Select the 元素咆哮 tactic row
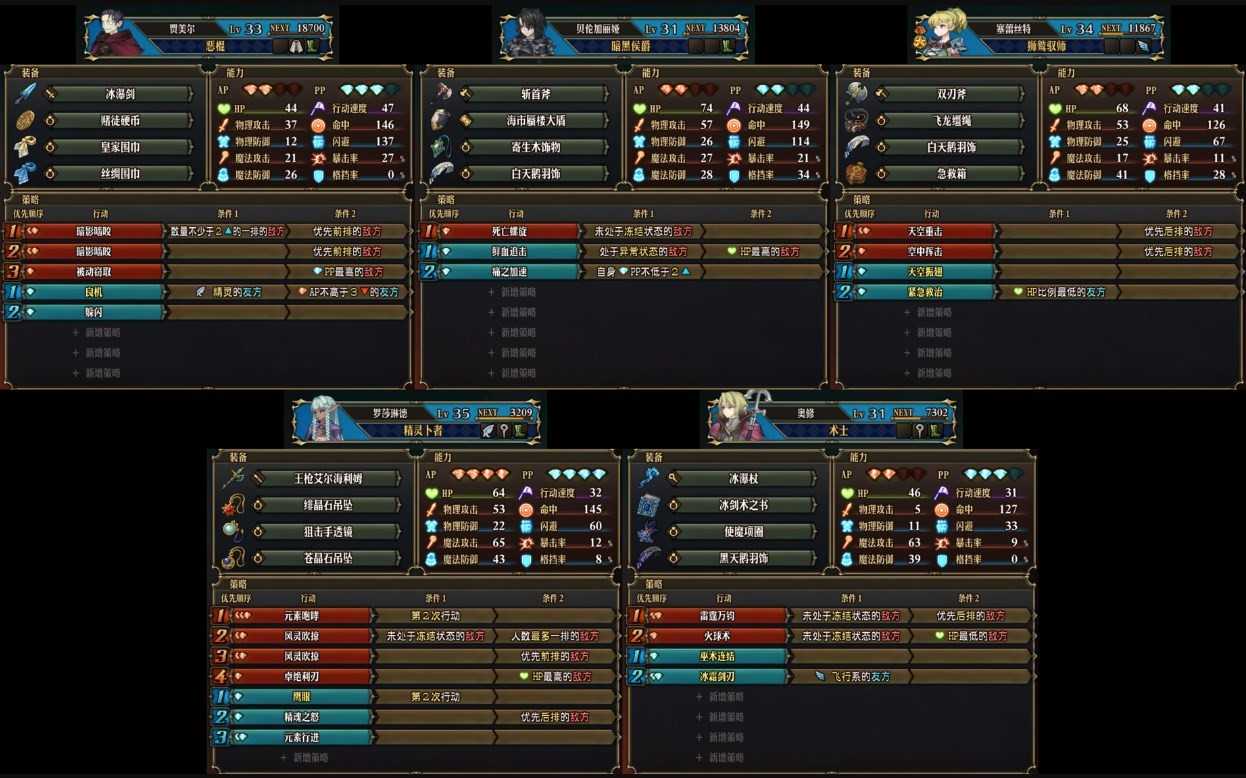1246x778 pixels. tap(300, 616)
